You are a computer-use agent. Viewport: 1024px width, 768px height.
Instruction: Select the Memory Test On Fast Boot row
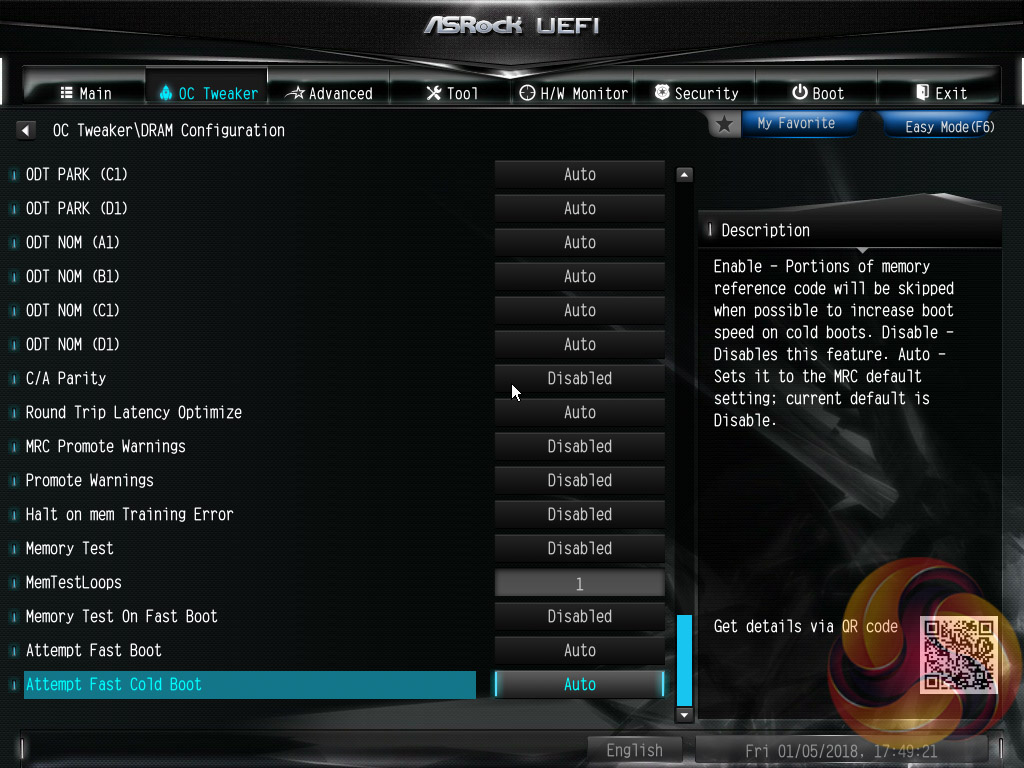tap(121, 617)
